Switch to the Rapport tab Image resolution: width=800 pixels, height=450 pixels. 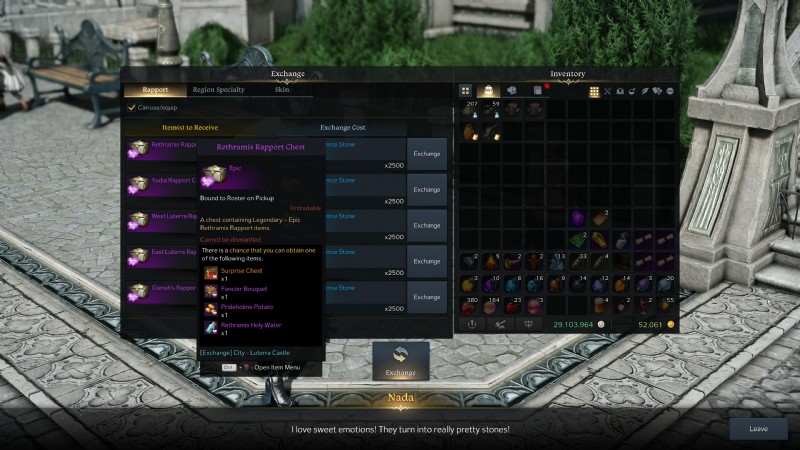tap(155, 89)
